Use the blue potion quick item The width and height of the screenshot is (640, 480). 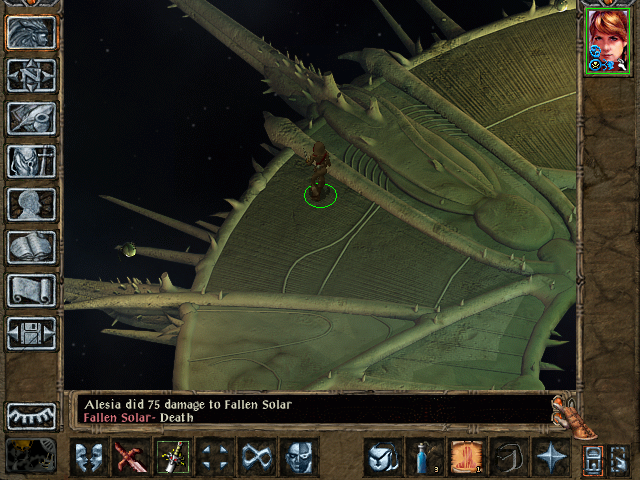click(424, 457)
